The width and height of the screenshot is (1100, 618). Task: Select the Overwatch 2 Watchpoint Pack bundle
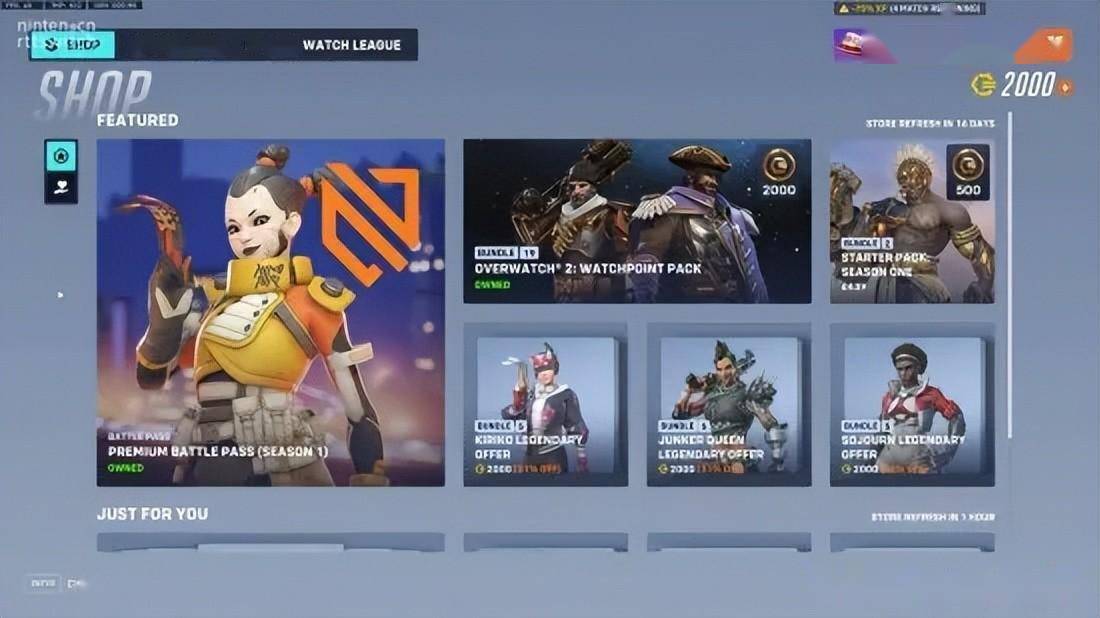637,221
